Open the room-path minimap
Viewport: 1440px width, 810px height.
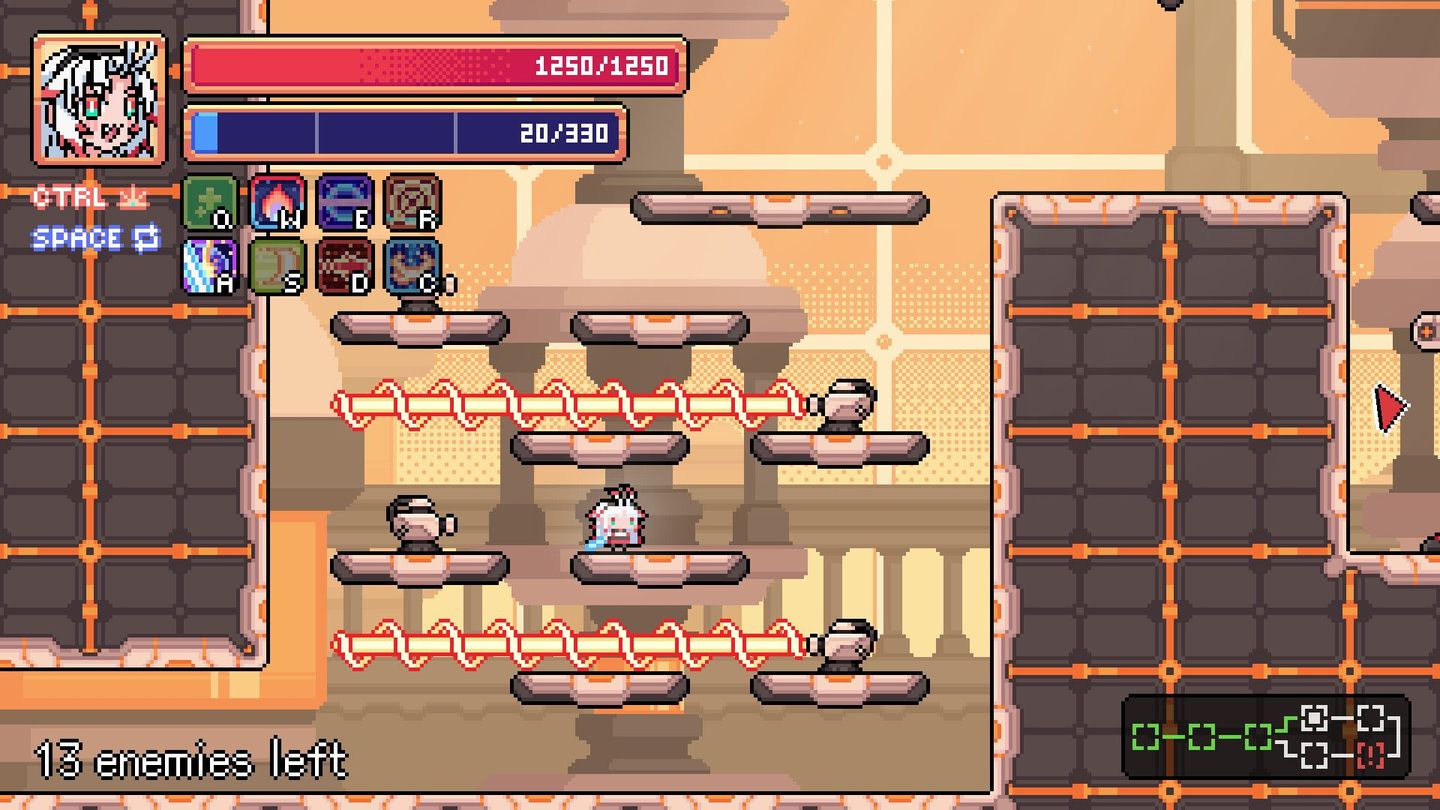[1266, 737]
